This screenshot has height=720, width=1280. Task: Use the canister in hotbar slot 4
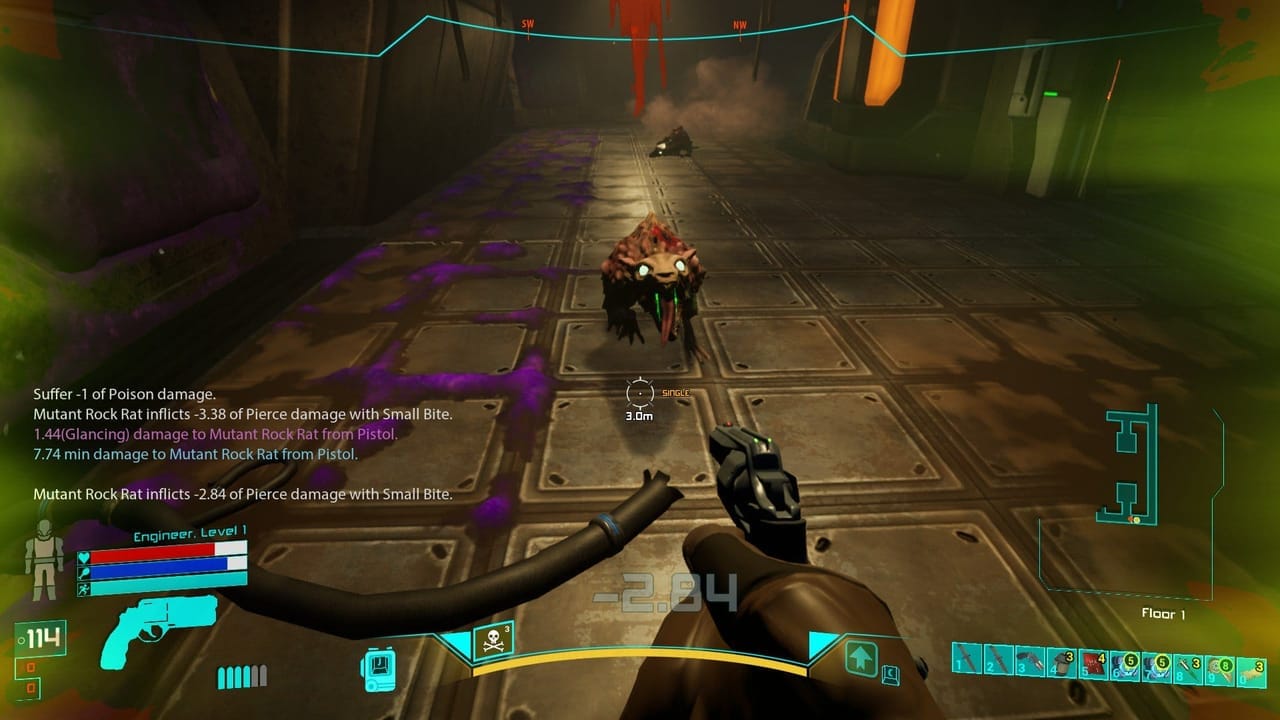1061,661
